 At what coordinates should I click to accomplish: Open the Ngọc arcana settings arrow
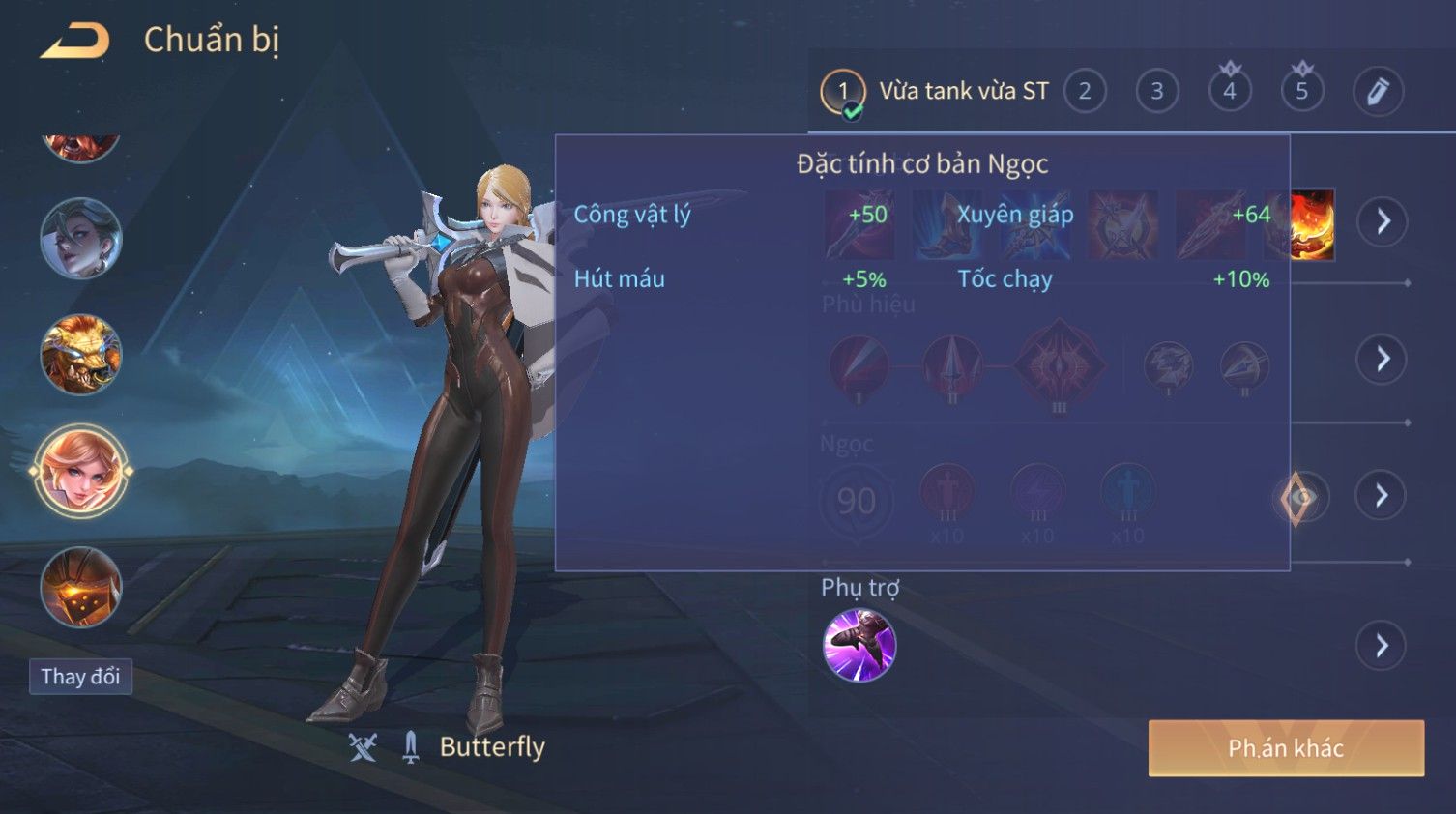[1382, 496]
